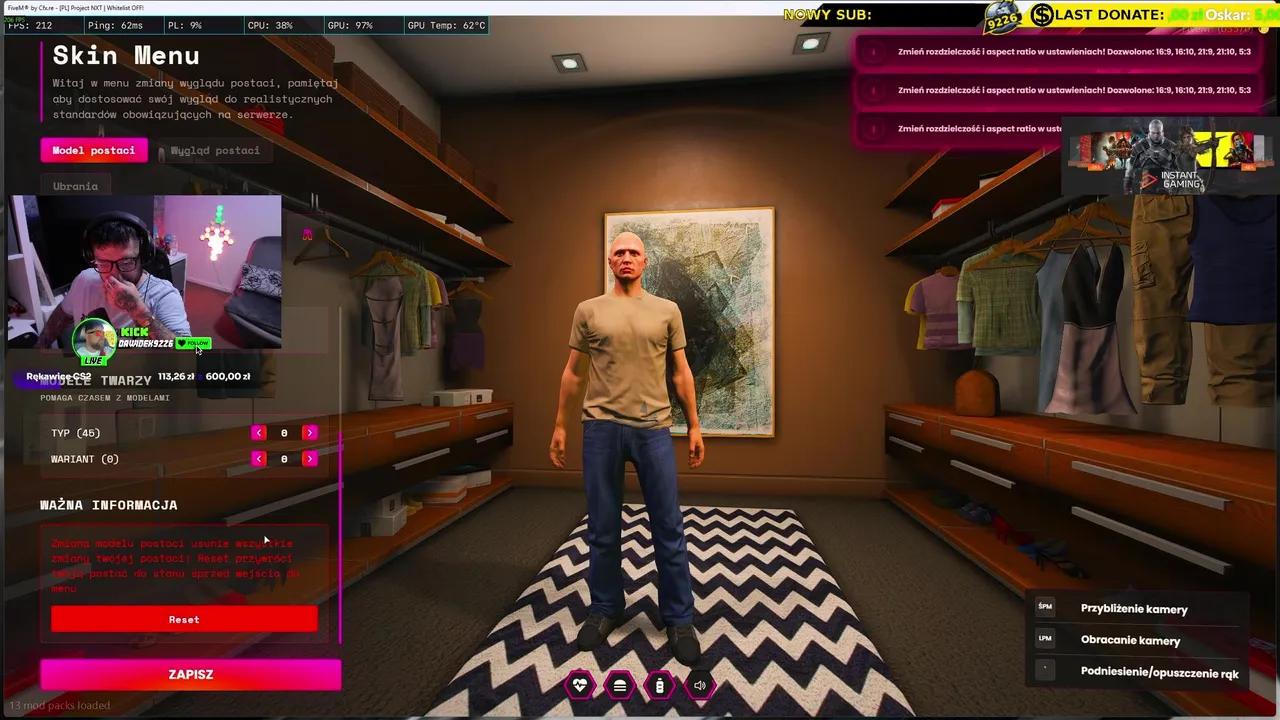
Task: Click the dollar coin icon in donate bar
Action: click(1040, 15)
